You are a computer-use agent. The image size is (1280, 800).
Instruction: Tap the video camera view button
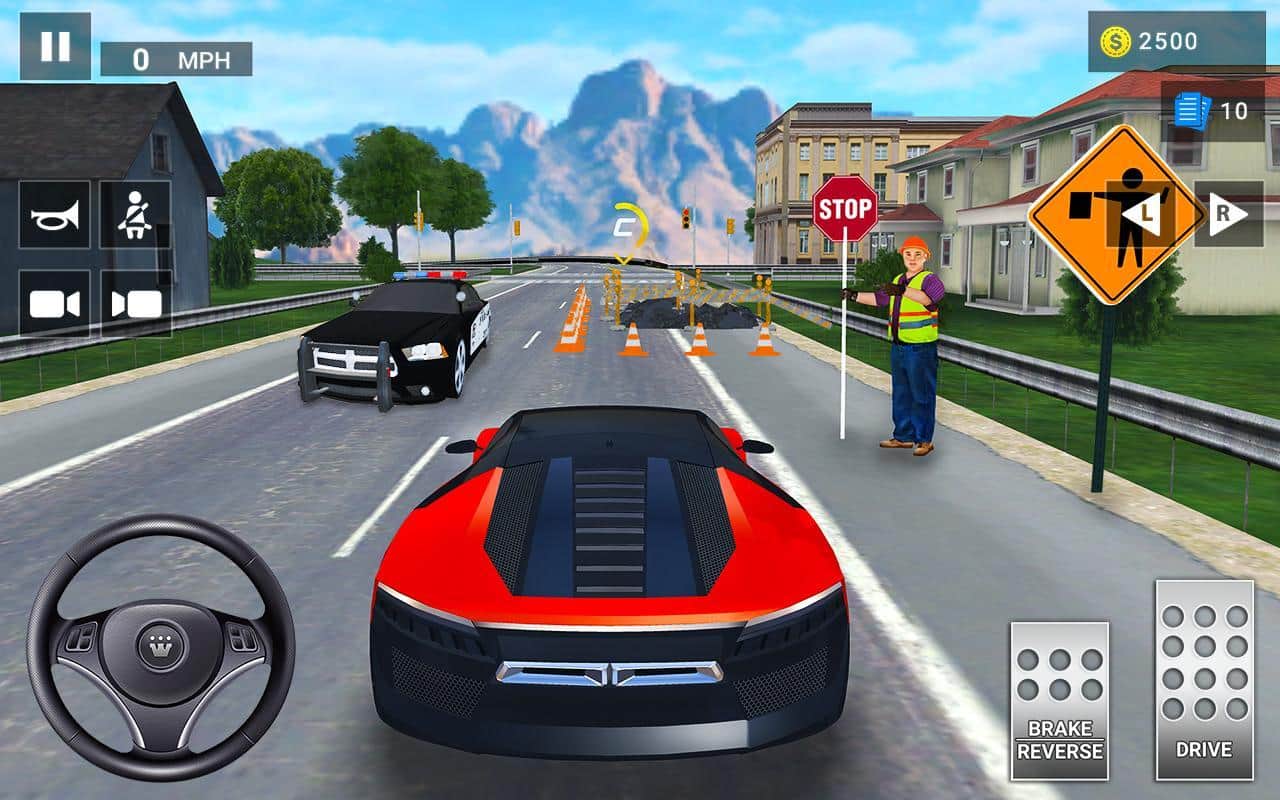click(54, 304)
